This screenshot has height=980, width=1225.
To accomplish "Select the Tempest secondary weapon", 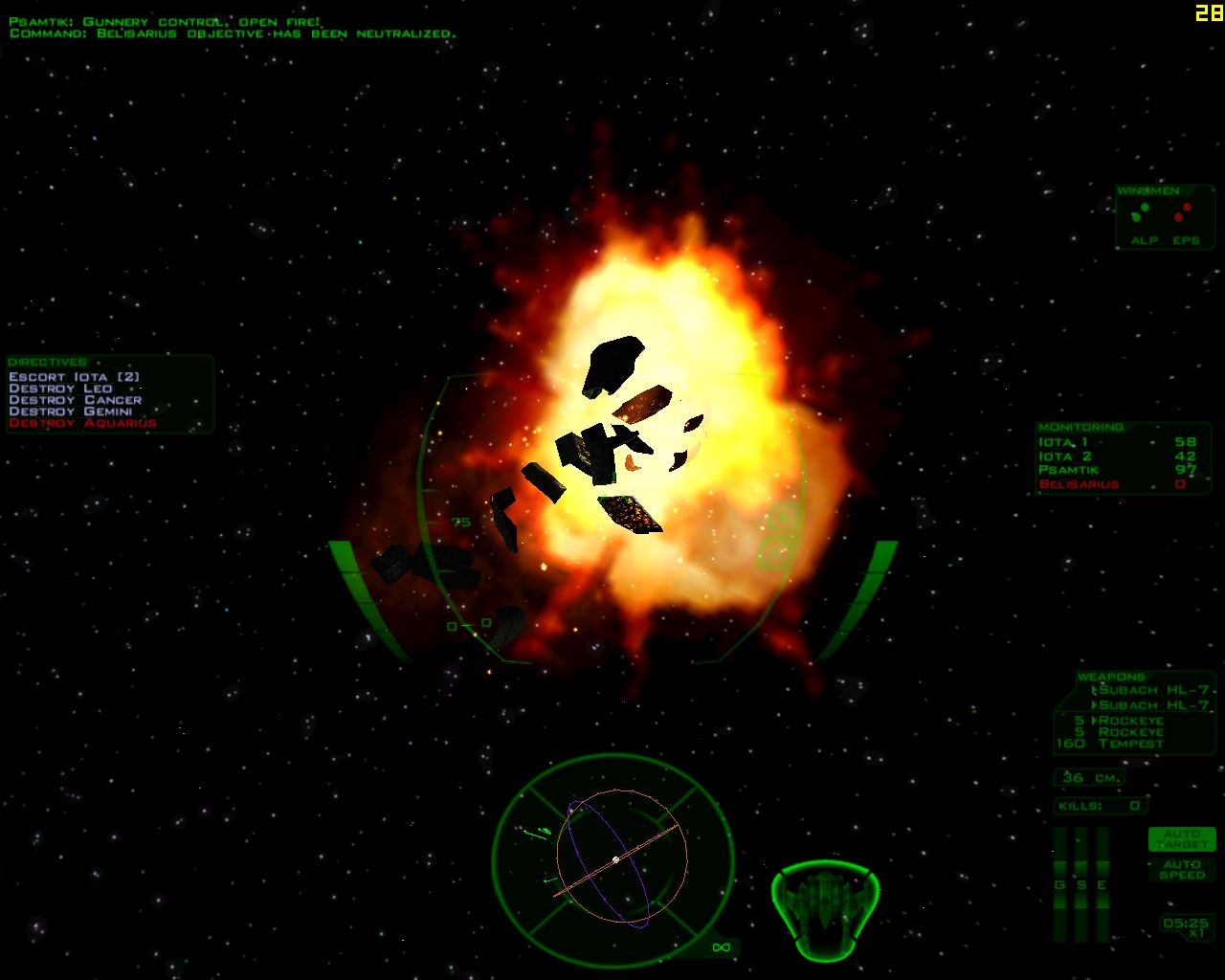I will [1130, 744].
